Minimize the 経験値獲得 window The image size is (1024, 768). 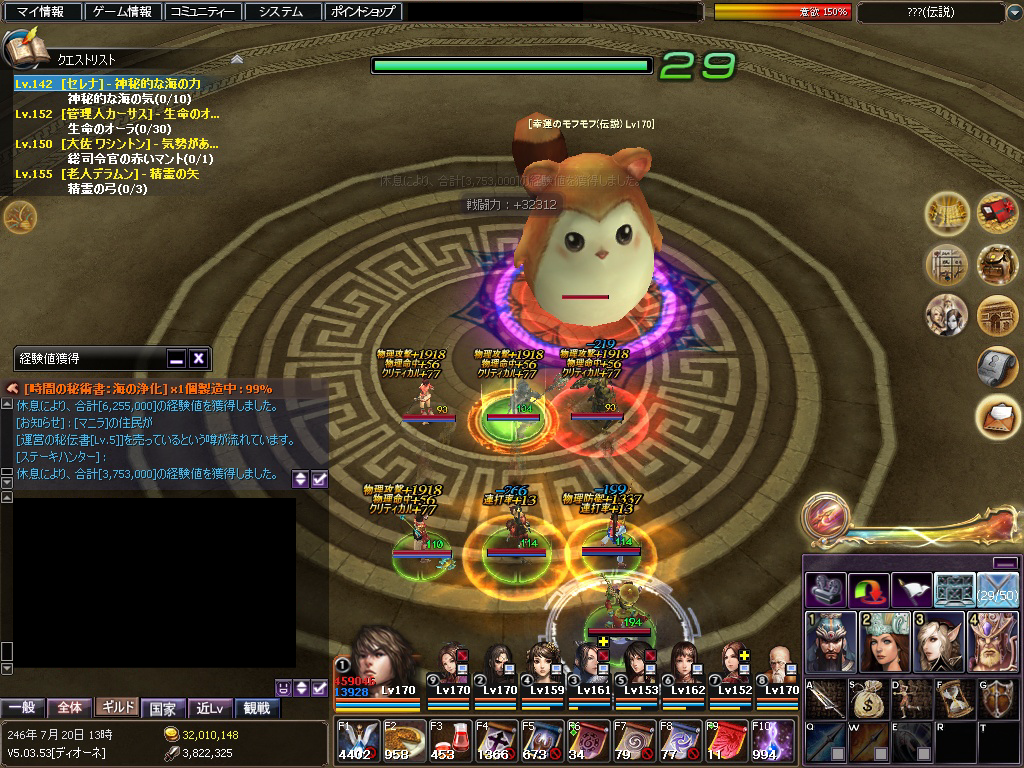176,358
